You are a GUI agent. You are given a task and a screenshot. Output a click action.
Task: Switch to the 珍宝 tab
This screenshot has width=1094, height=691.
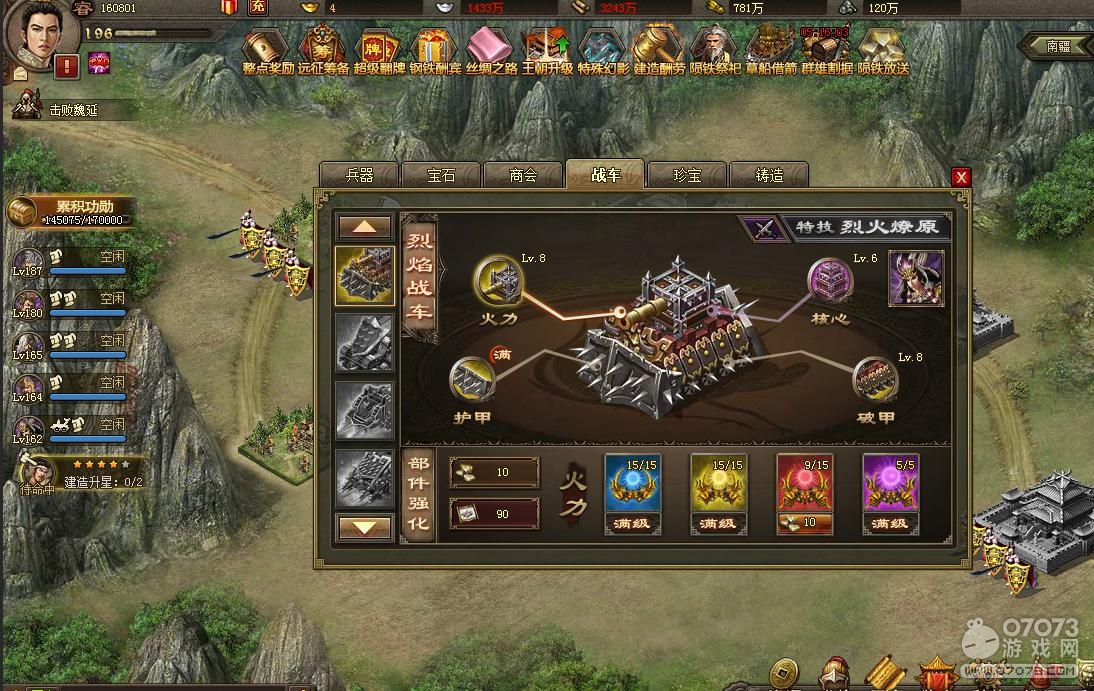click(x=687, y=175)
